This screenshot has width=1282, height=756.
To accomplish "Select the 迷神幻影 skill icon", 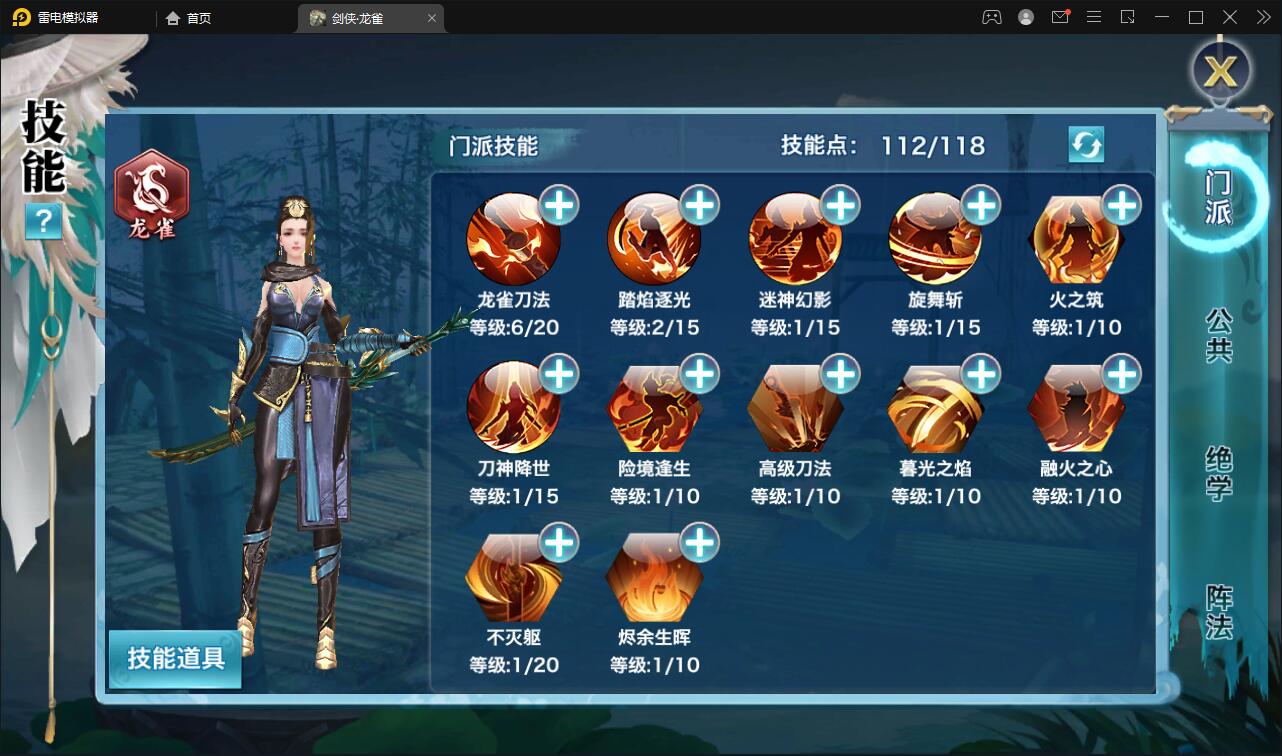I will pos(797,238).
